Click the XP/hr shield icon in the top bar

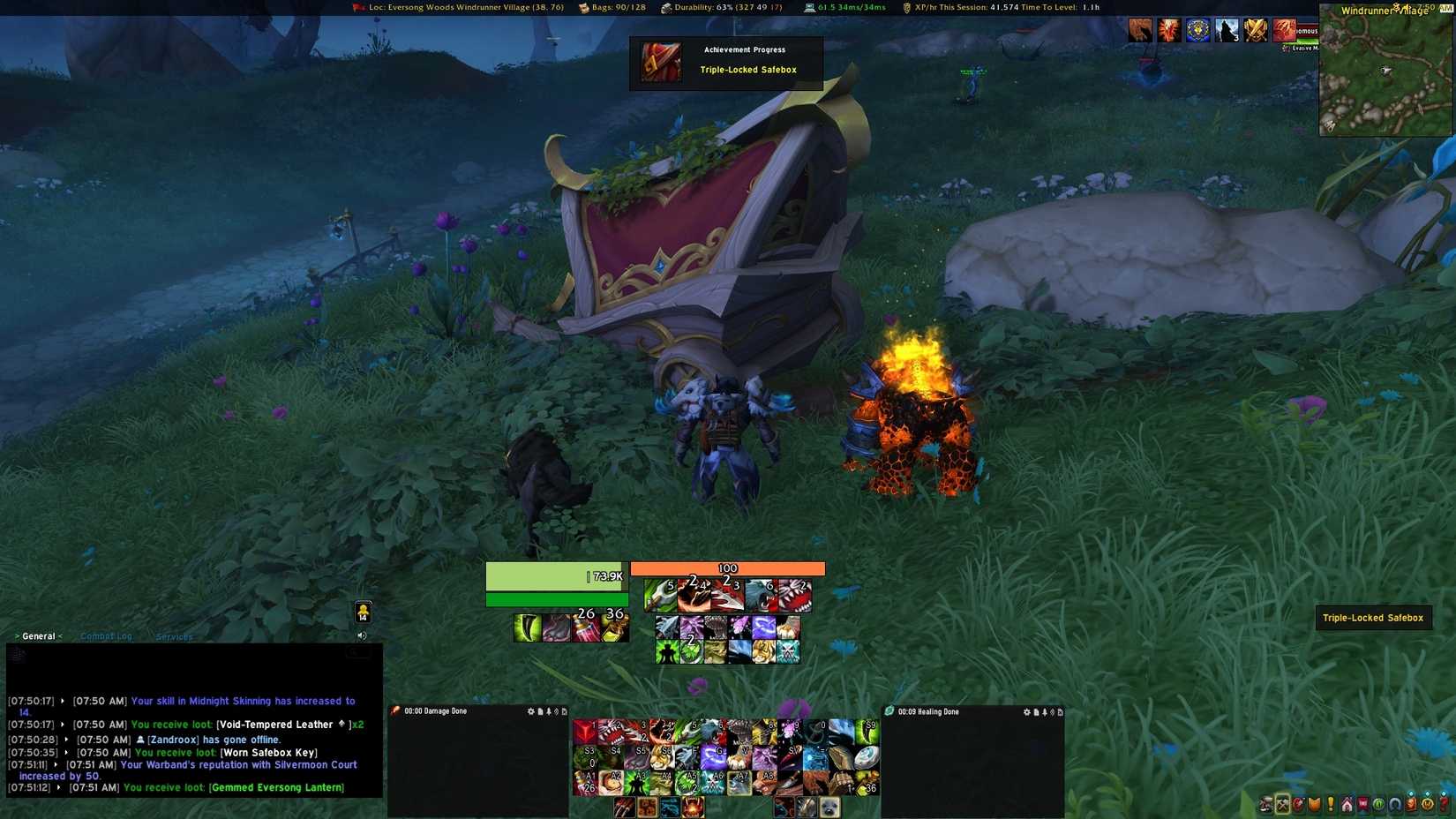pos(905,7)
